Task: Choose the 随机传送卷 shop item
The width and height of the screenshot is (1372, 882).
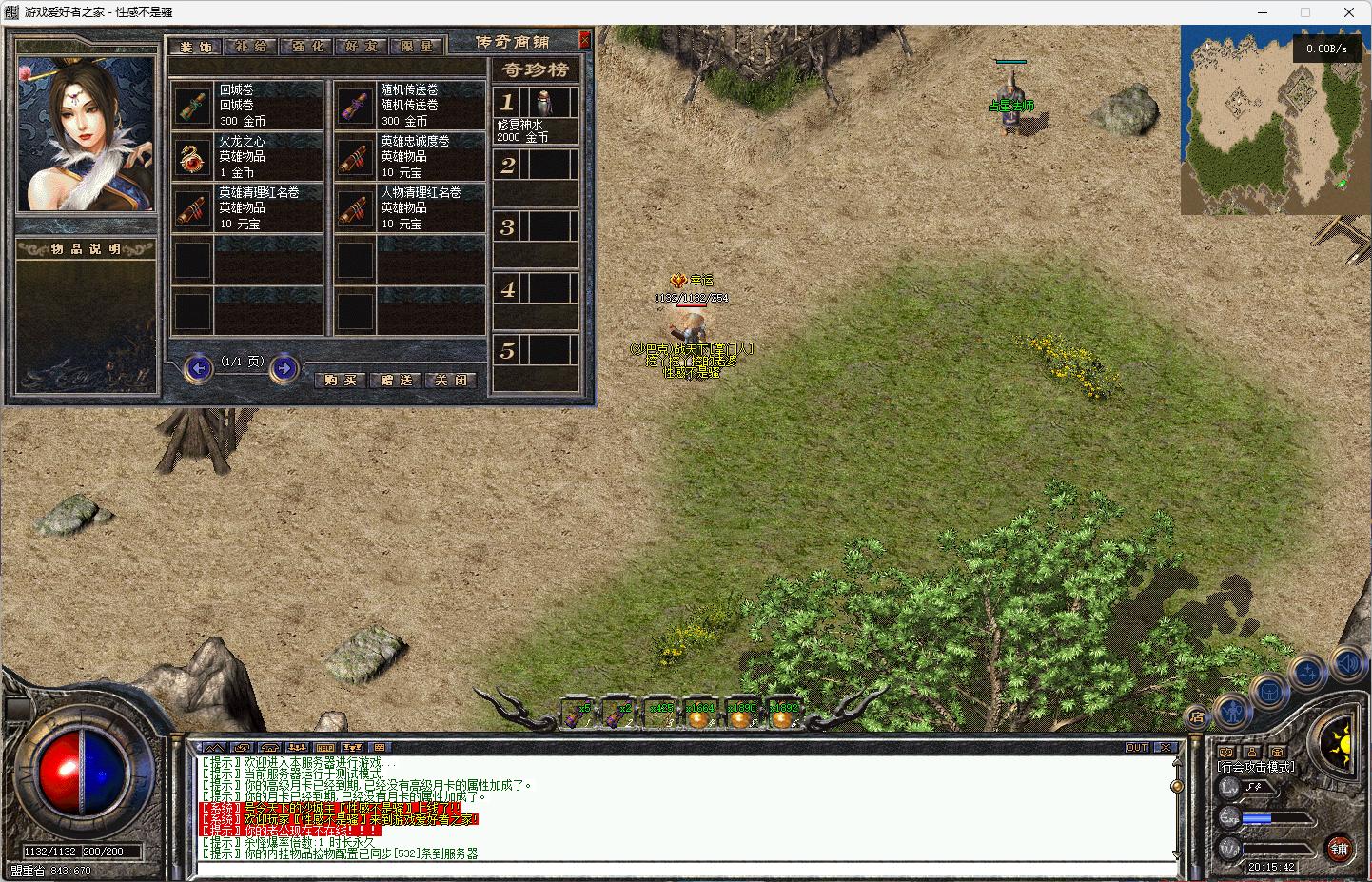Action: 409,105
